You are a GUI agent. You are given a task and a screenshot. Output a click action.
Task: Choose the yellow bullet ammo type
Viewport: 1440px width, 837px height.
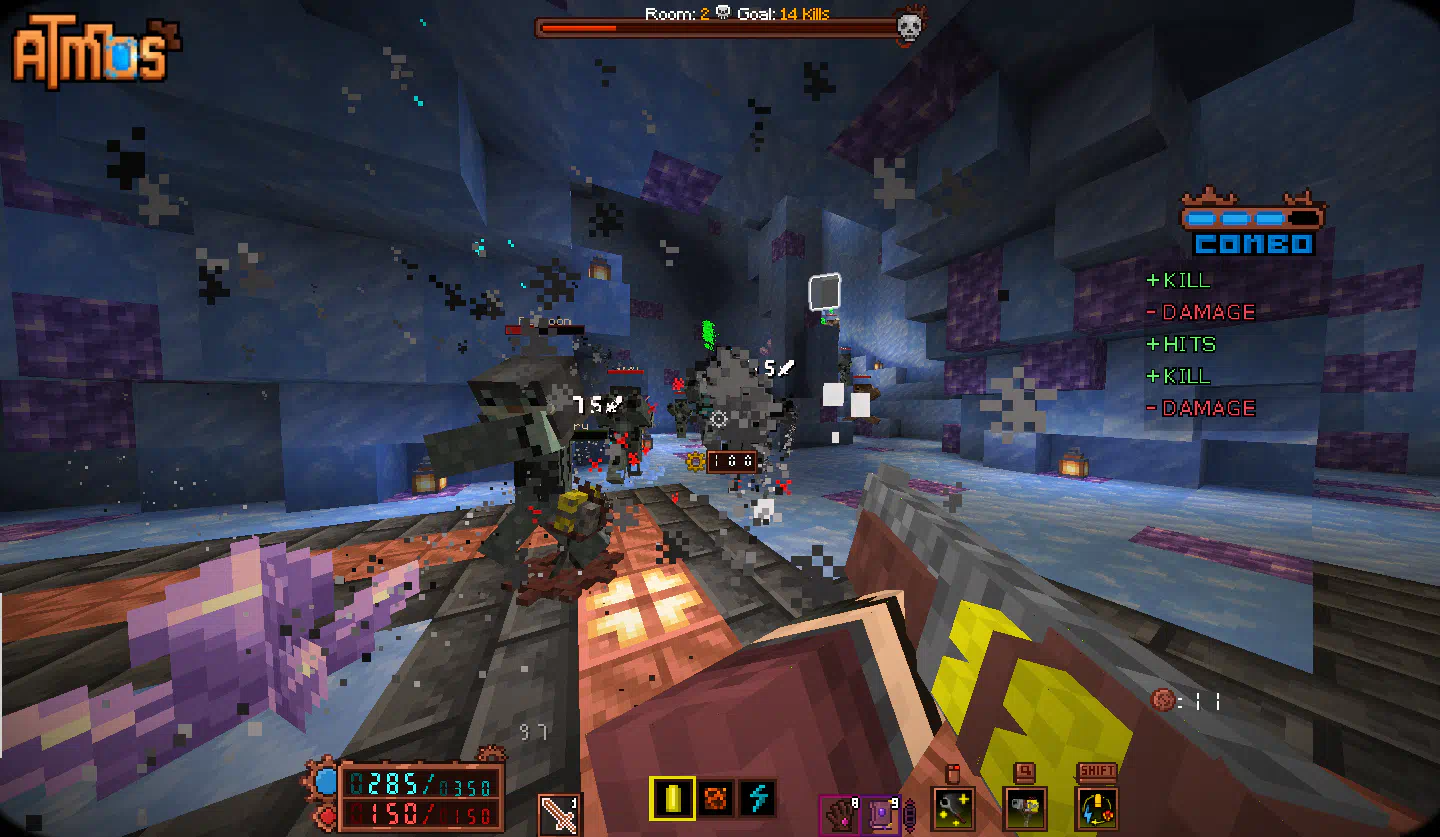tap(672, 798)
